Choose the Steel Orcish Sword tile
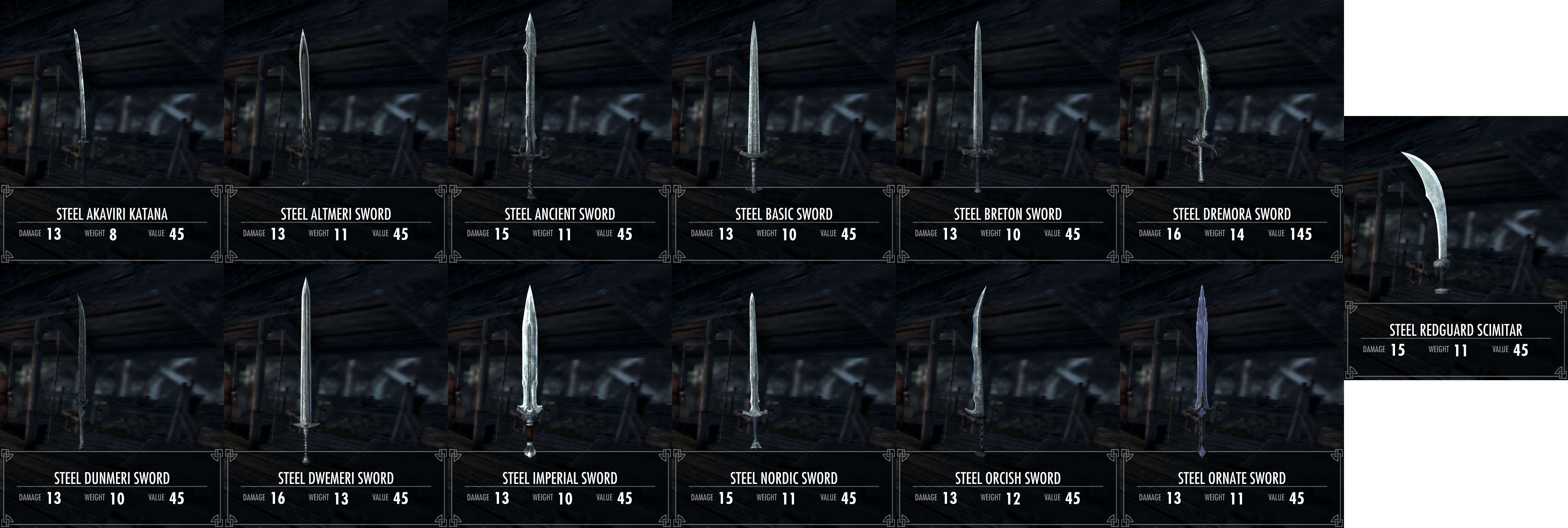 (x=1008, y=396)
